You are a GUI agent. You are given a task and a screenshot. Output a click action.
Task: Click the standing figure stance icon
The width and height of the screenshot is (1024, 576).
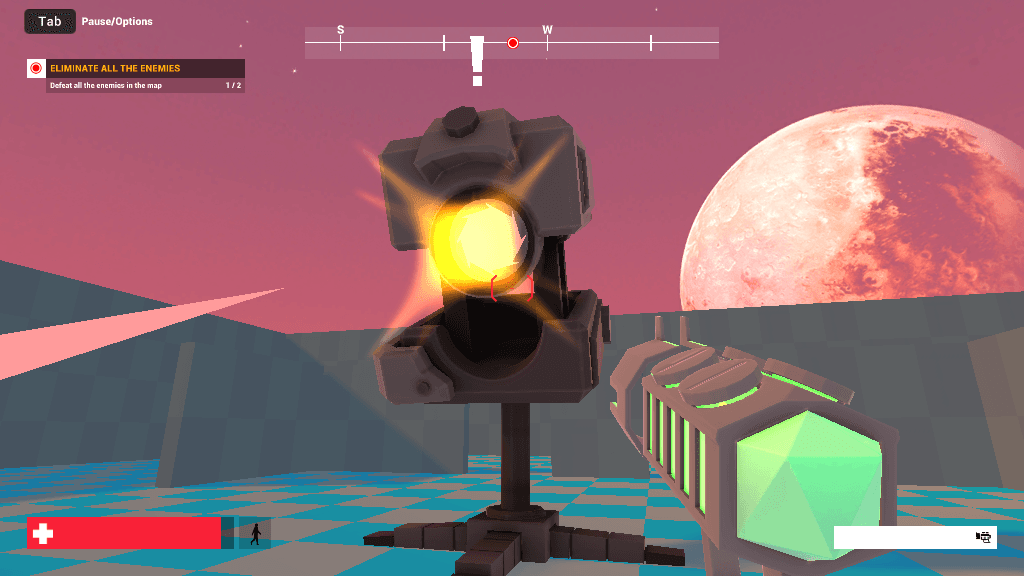255,534
